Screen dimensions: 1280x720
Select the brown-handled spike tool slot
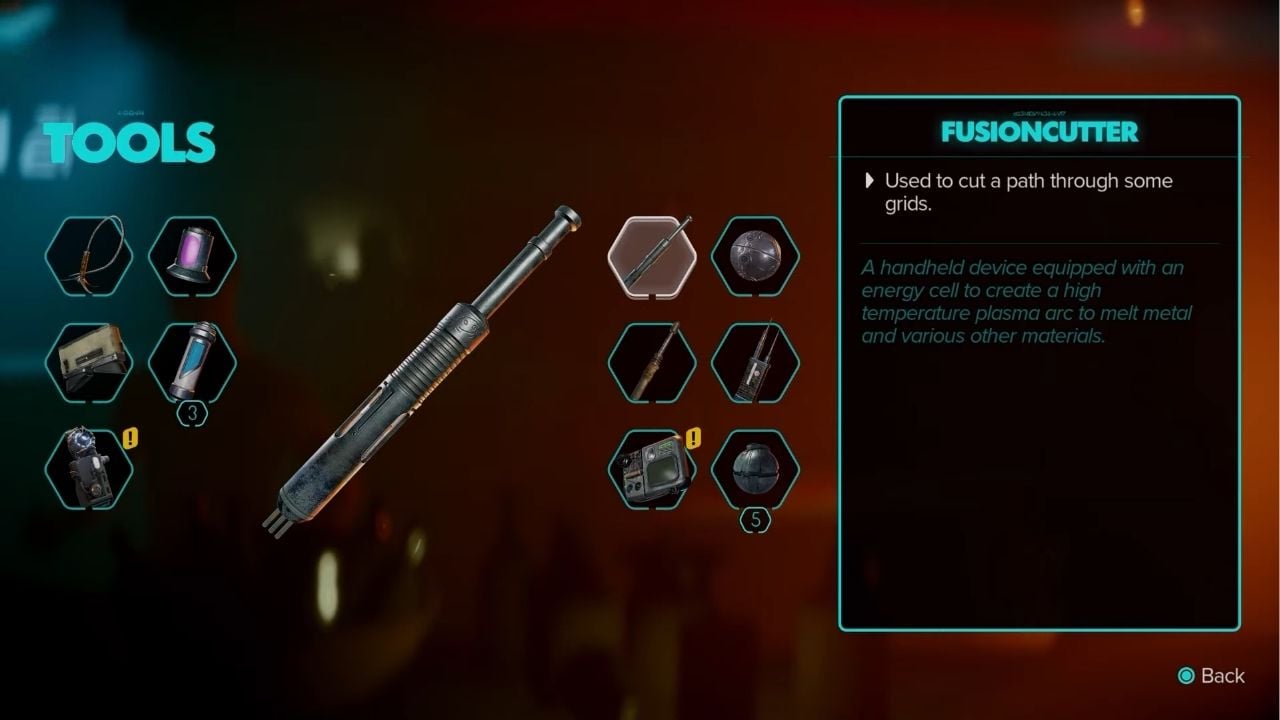coord(652,362)
